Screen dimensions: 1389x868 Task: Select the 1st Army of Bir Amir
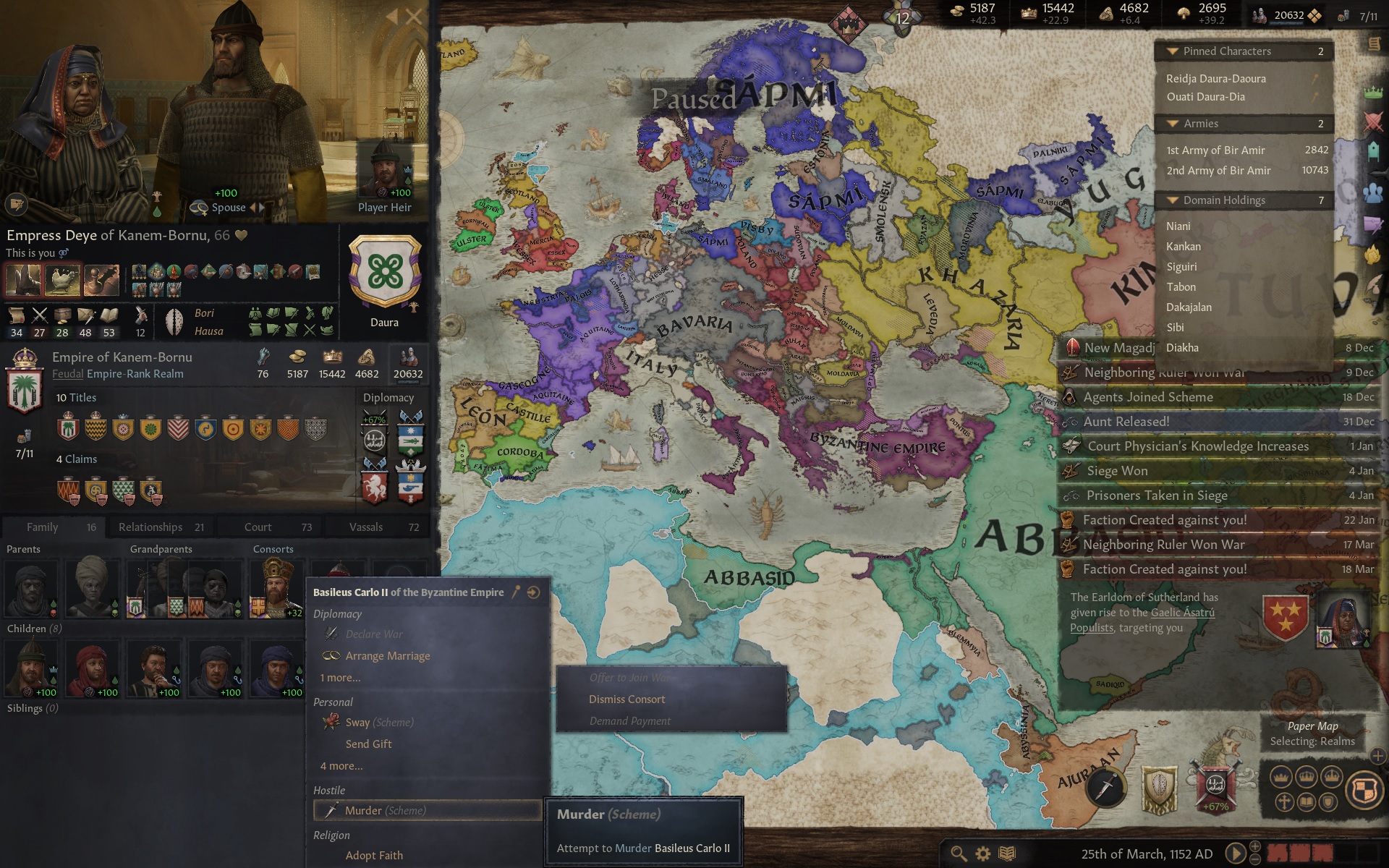pyautogui.click(x=1214, y=150)
